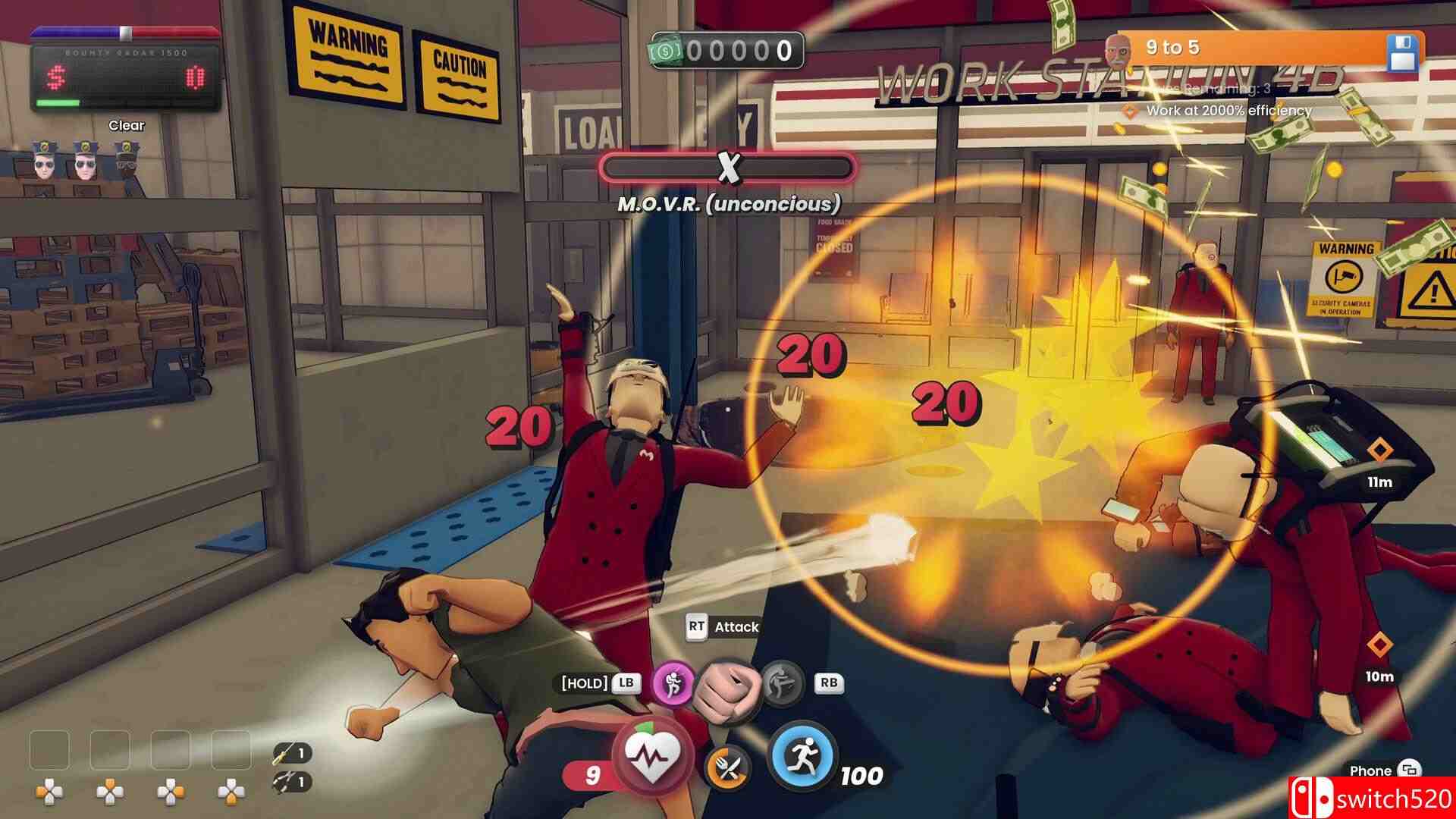This screenshot has width=1456, height=819.
Task: Select the pliers inventory item
Action: click(282, 780)
